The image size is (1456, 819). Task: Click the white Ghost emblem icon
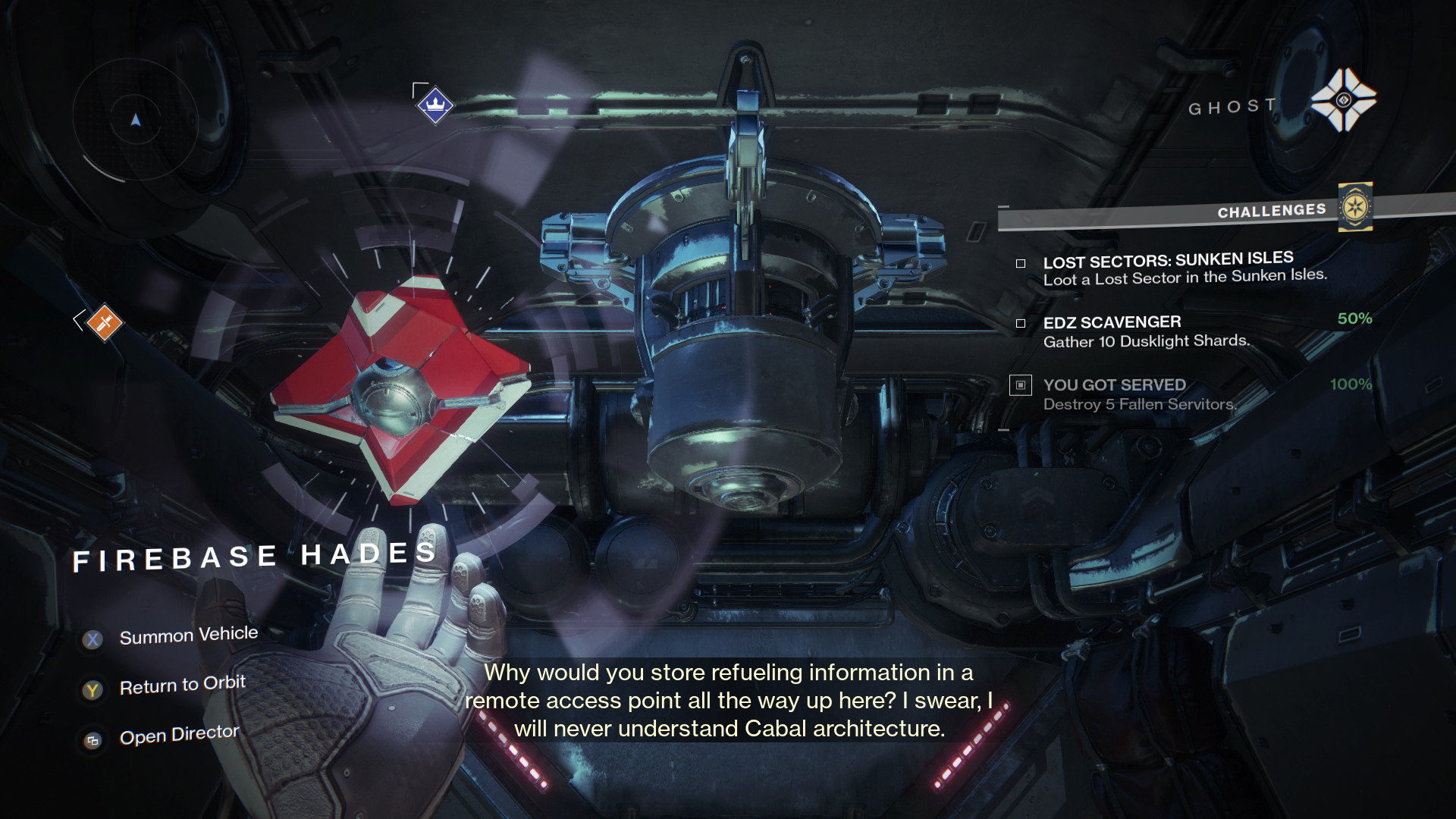coord(1343,100)
